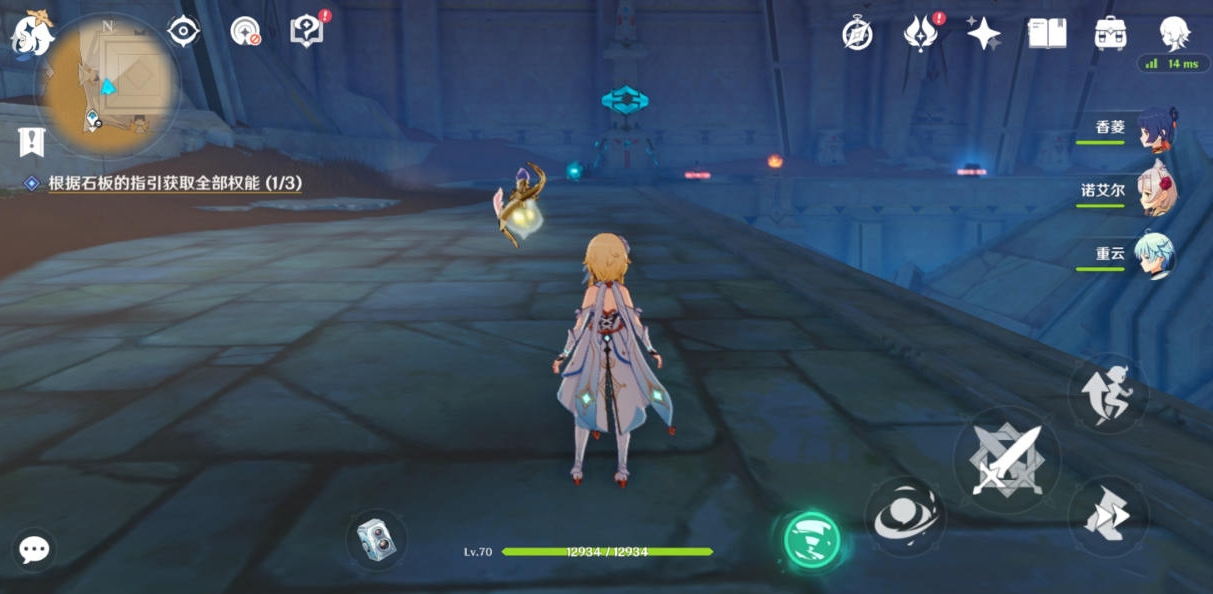Viewport: 1213px width, 594px height.
Task: Open the compass adventure icon
Action: (x=857, y=34)
